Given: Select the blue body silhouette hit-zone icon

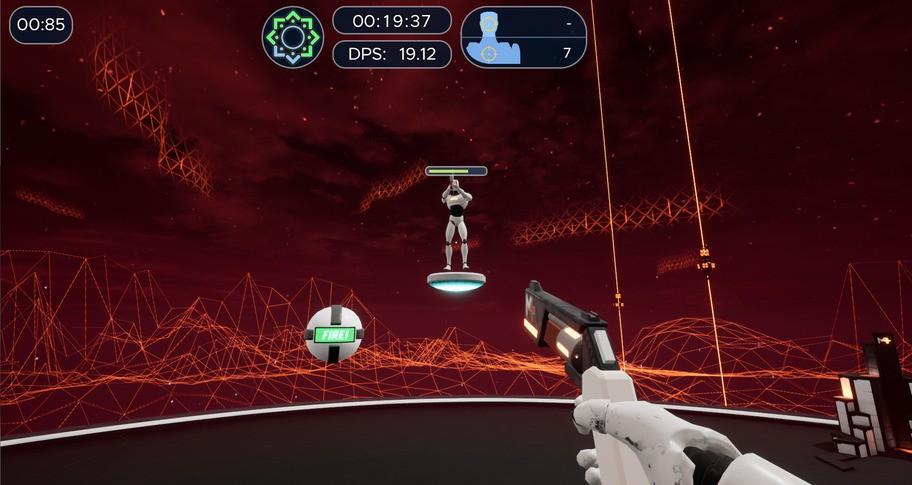Looking at the screenshot, I should [x=489, y=38].
